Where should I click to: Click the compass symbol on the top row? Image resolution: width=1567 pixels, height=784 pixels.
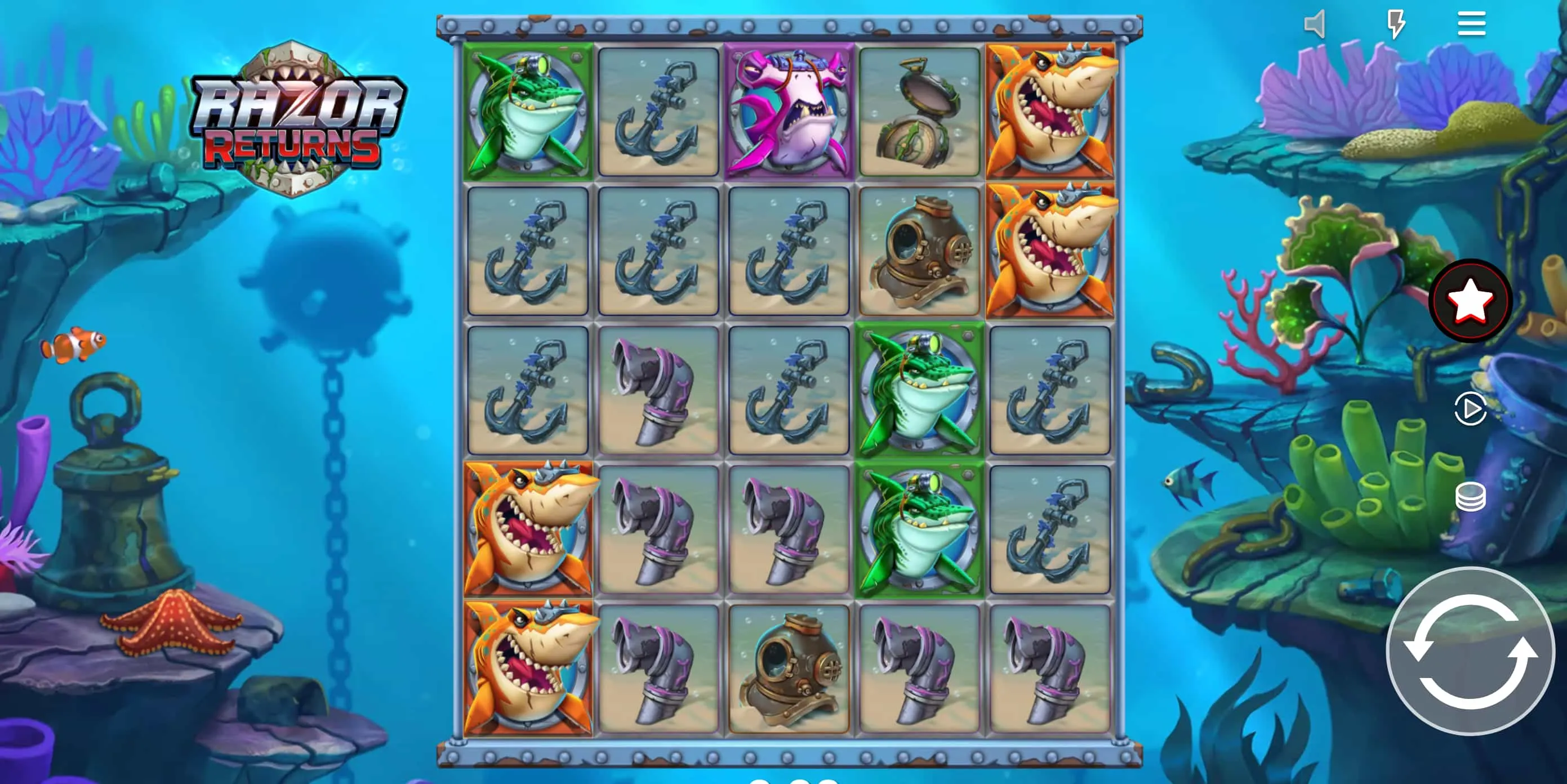click(x=920, y=113)
